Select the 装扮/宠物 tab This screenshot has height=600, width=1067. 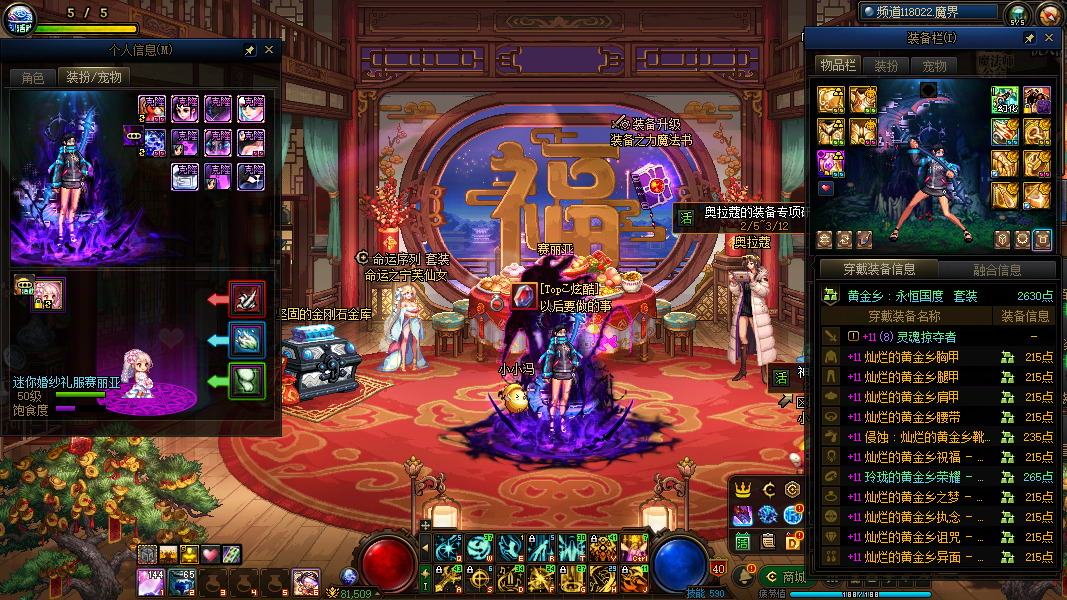pos(93,77)
